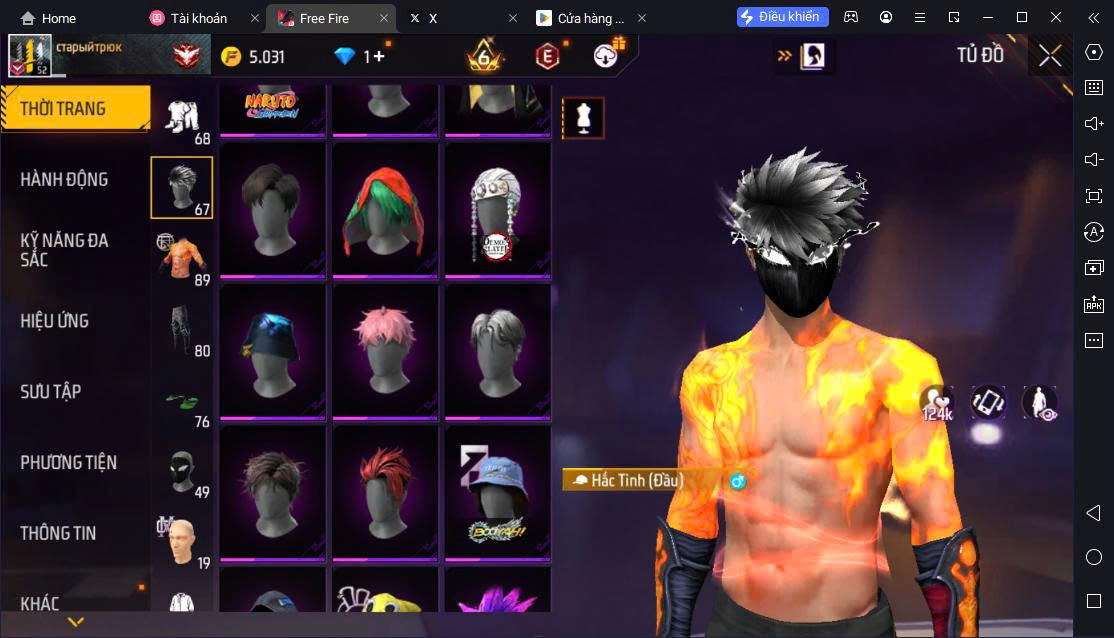Pick the Demon Slayer white braided hair
Viewport: 1114px width, 638px height.
tap(498, 208)
